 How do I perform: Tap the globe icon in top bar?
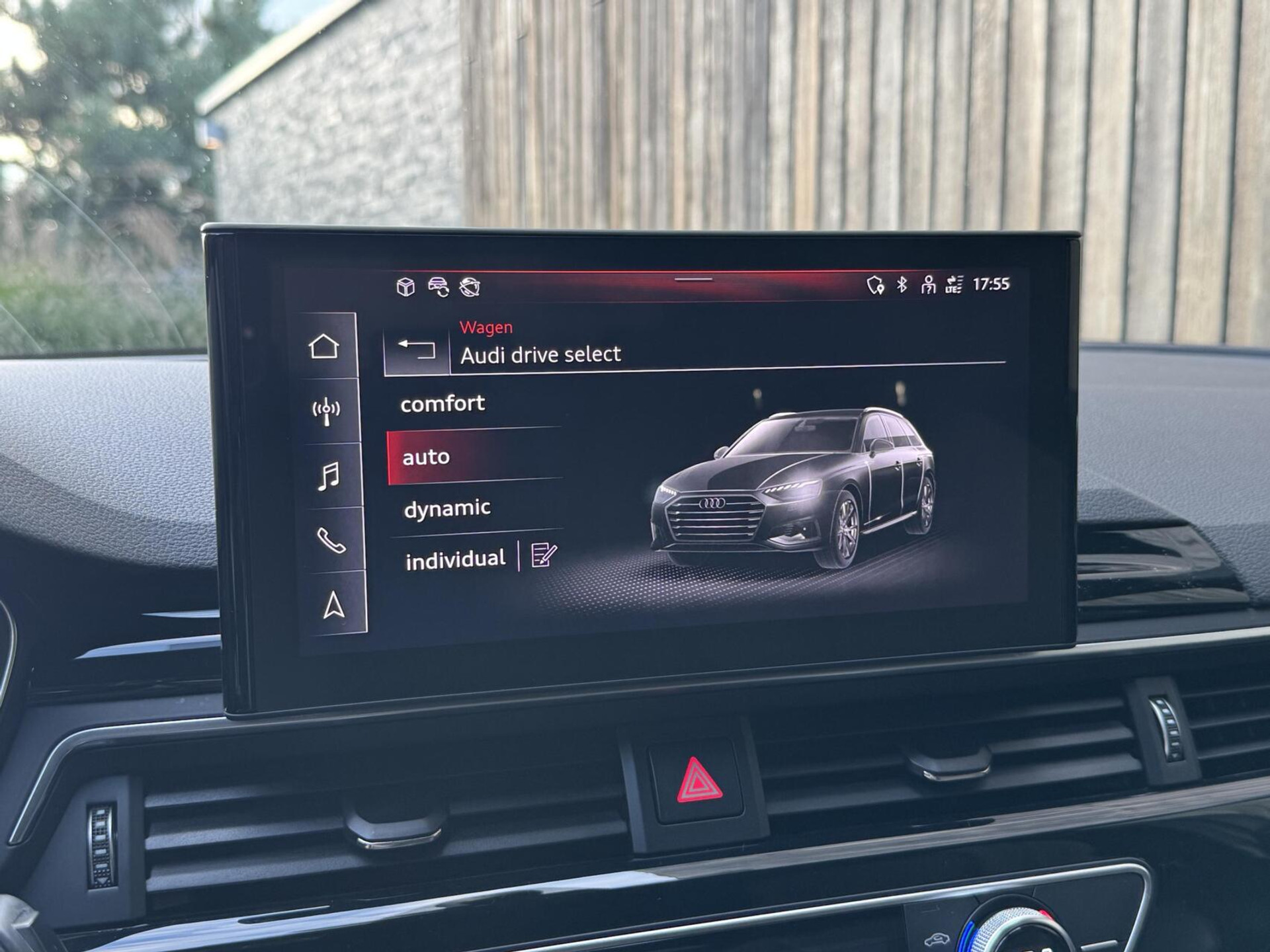pos(470,287)
